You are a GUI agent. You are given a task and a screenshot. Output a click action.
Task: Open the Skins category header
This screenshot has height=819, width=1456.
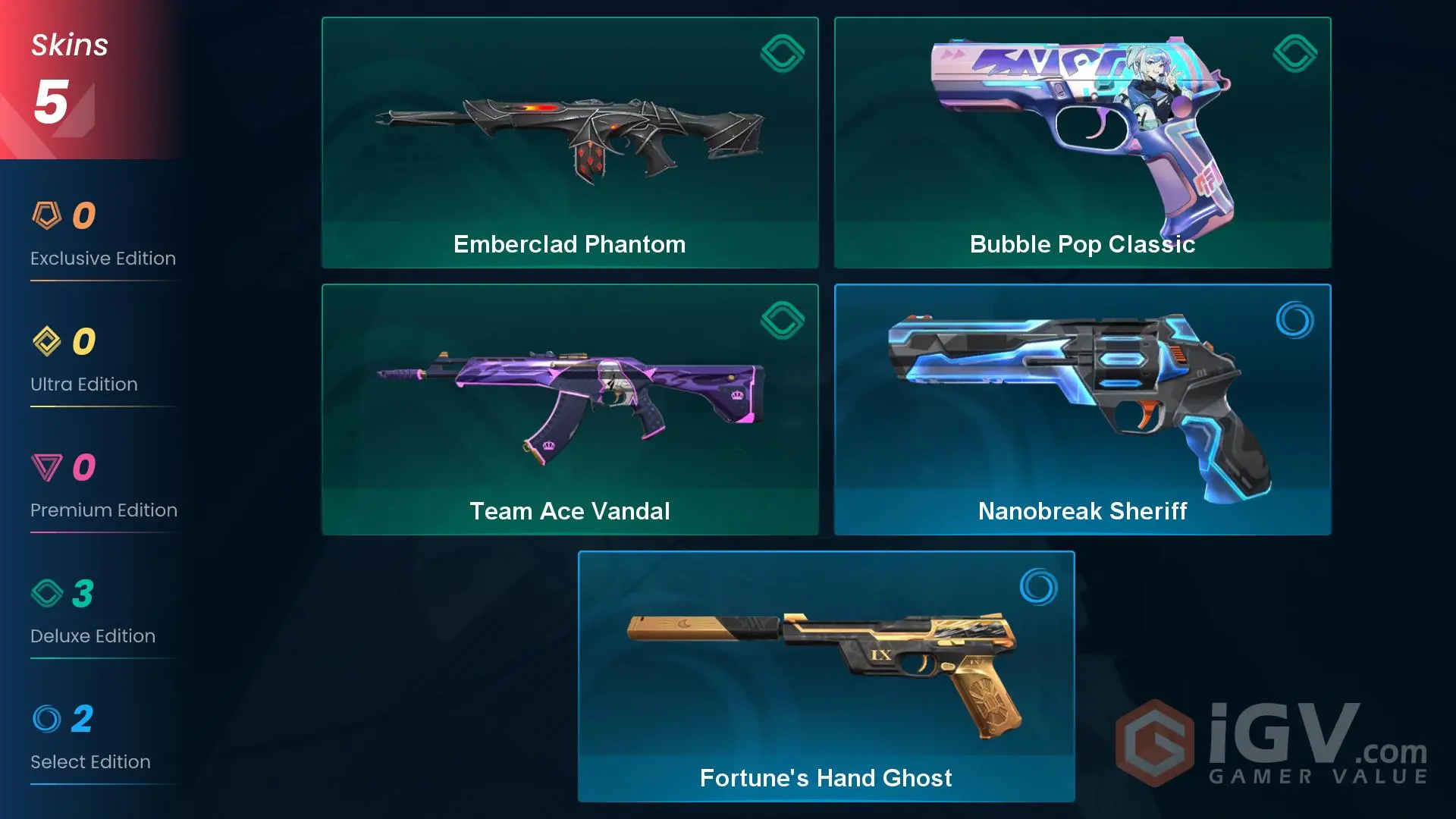pos(69,44)
